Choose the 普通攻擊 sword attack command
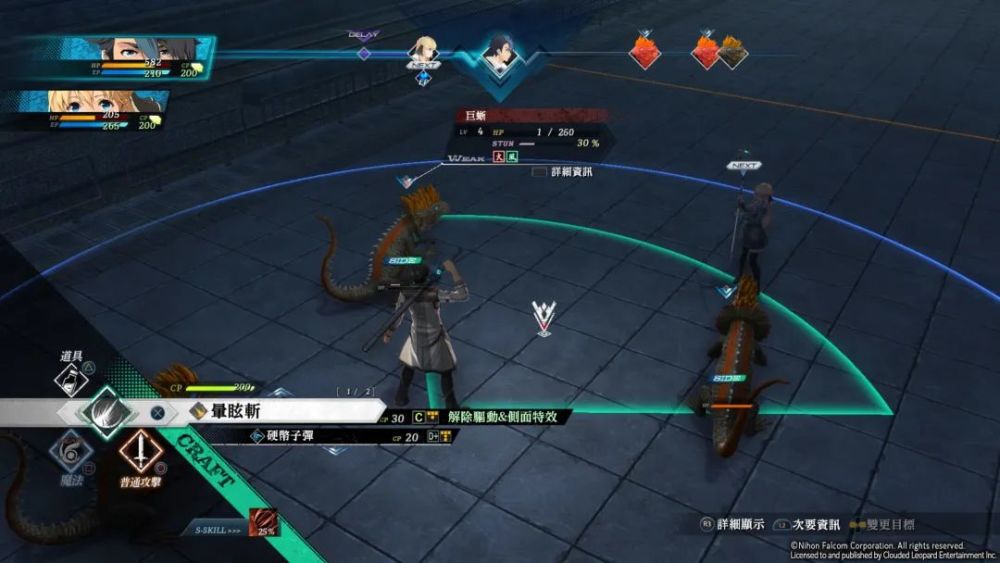The width and height of the screenshot is (1000, 563). tap(141, 452)
